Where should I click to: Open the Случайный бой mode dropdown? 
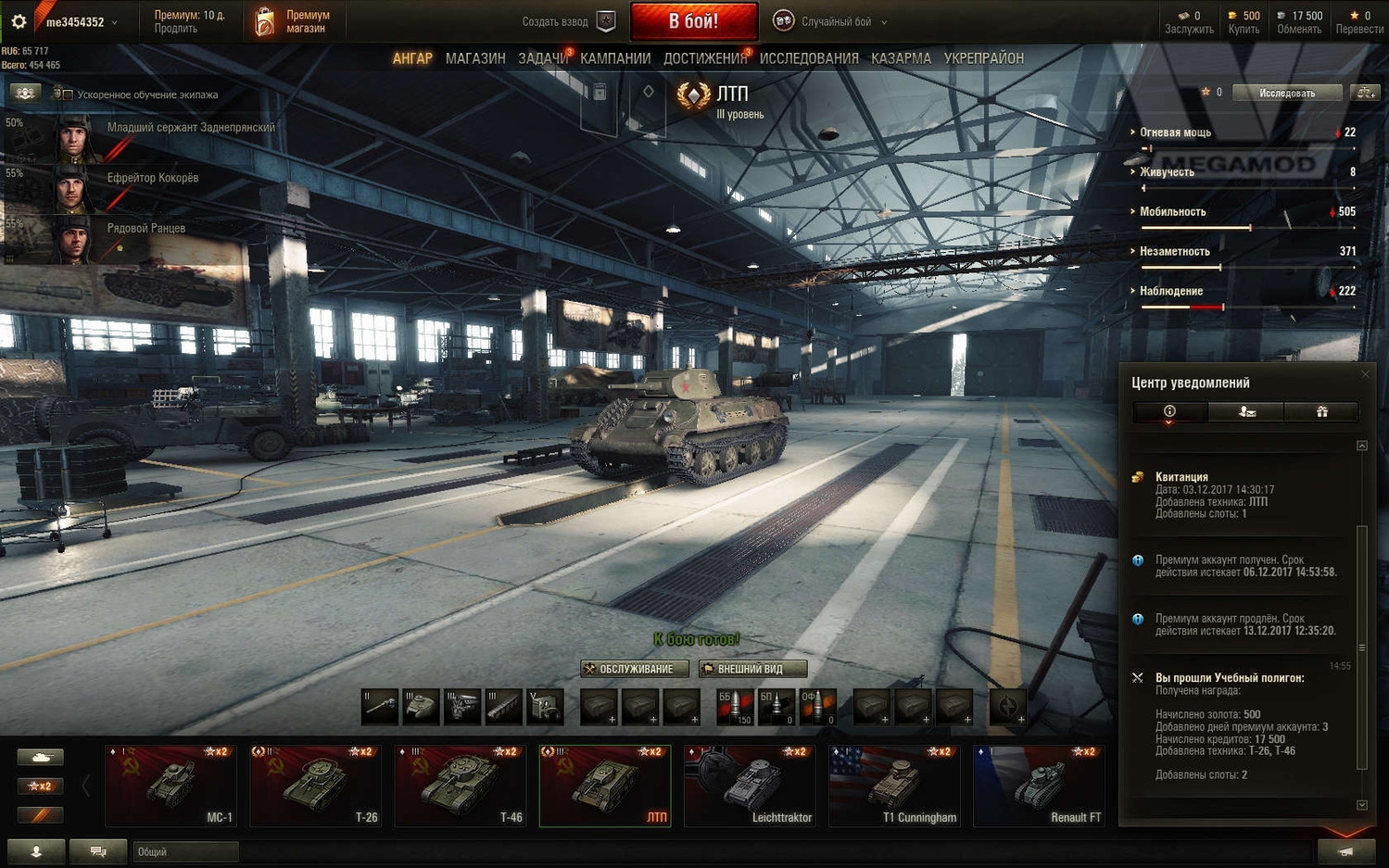pos(834,21)
